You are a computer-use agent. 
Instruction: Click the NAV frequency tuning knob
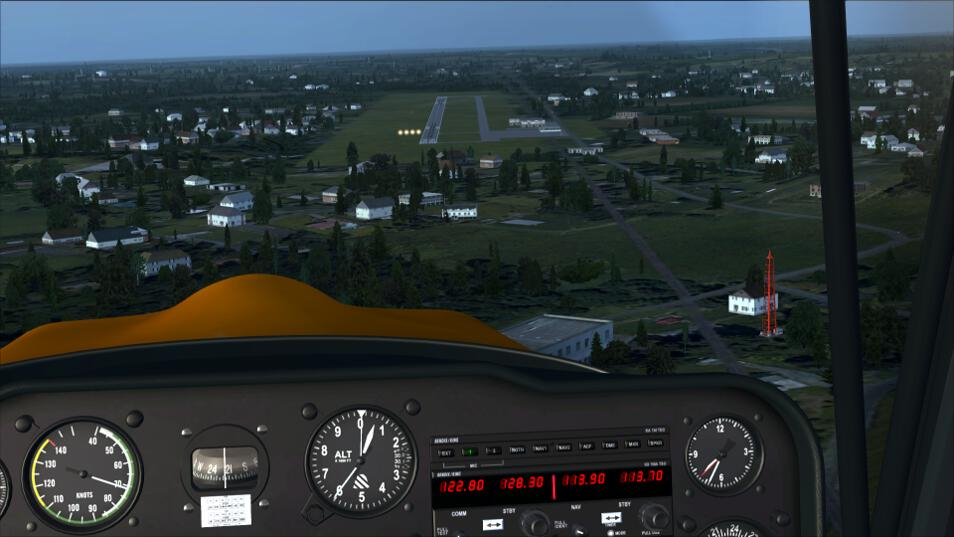pyautogui.click(x=654, y=516)
